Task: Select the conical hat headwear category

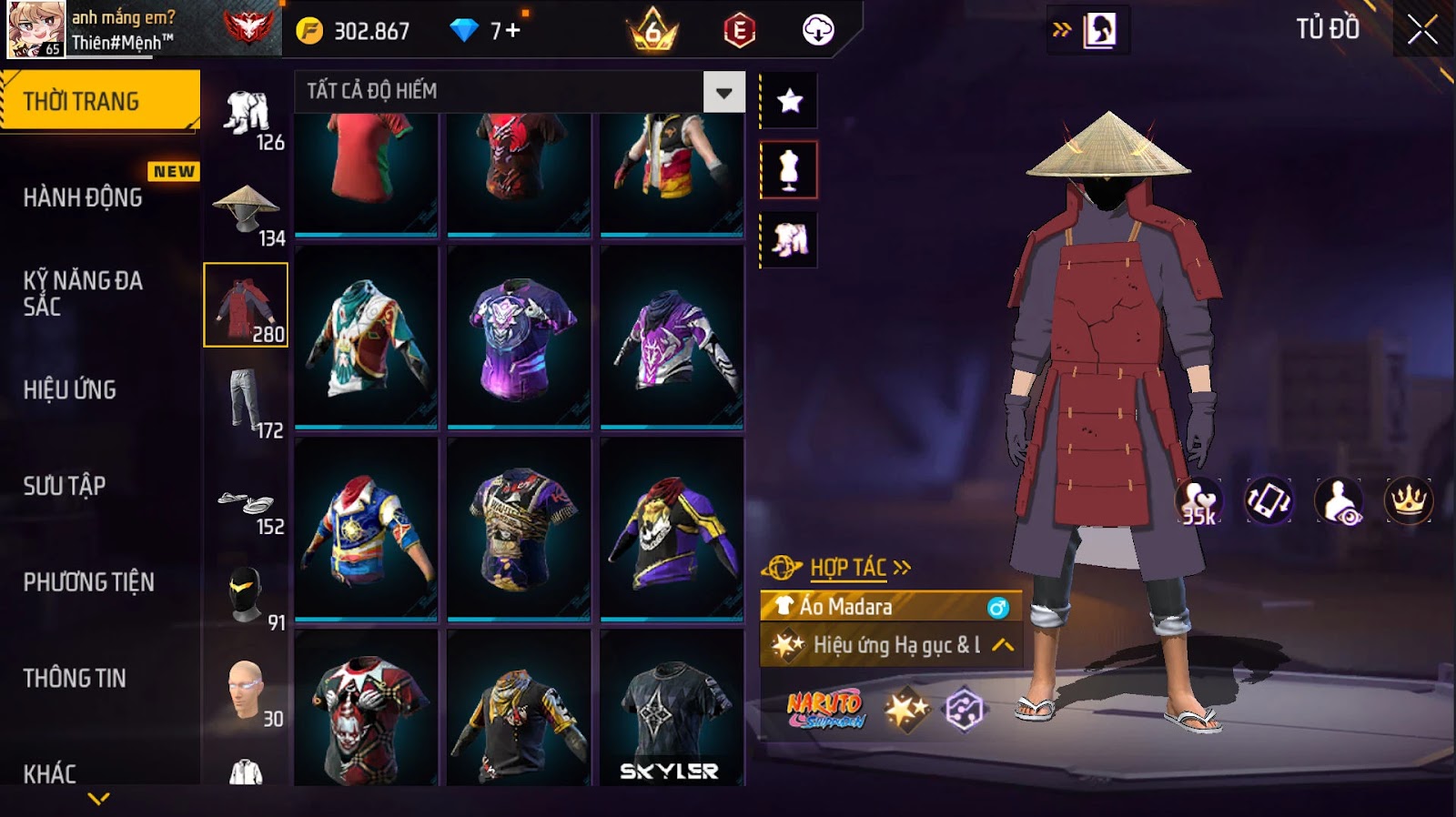Action: (x=246, y=209)
